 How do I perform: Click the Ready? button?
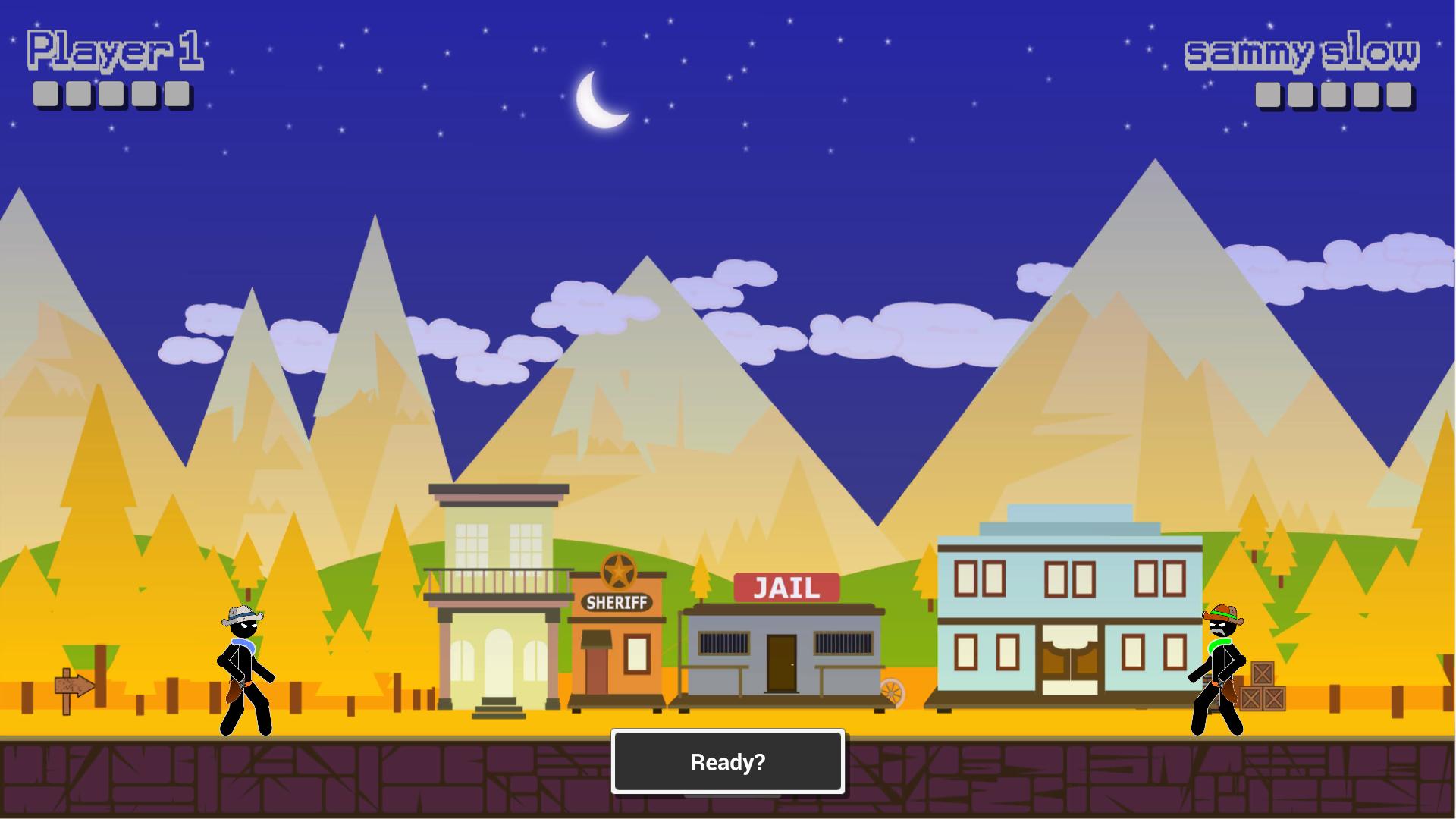[x=727, y=761]
